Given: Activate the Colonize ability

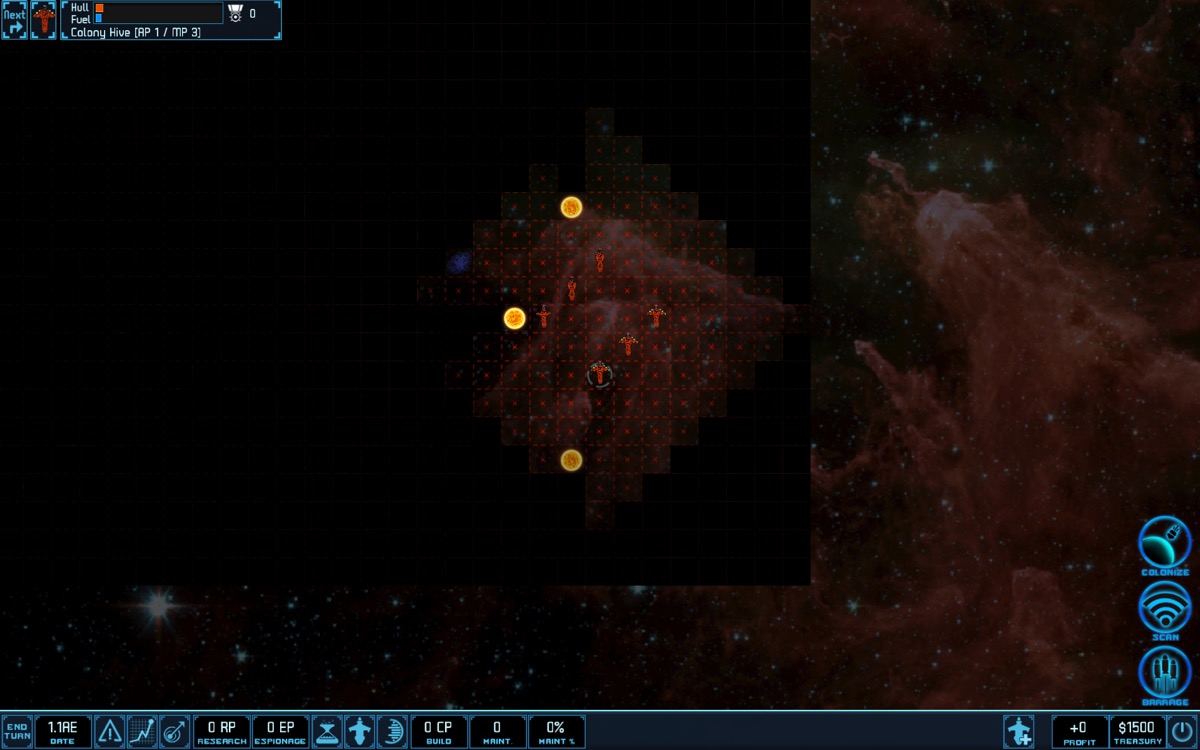Looking at the screenshot, I should 1164,544.
